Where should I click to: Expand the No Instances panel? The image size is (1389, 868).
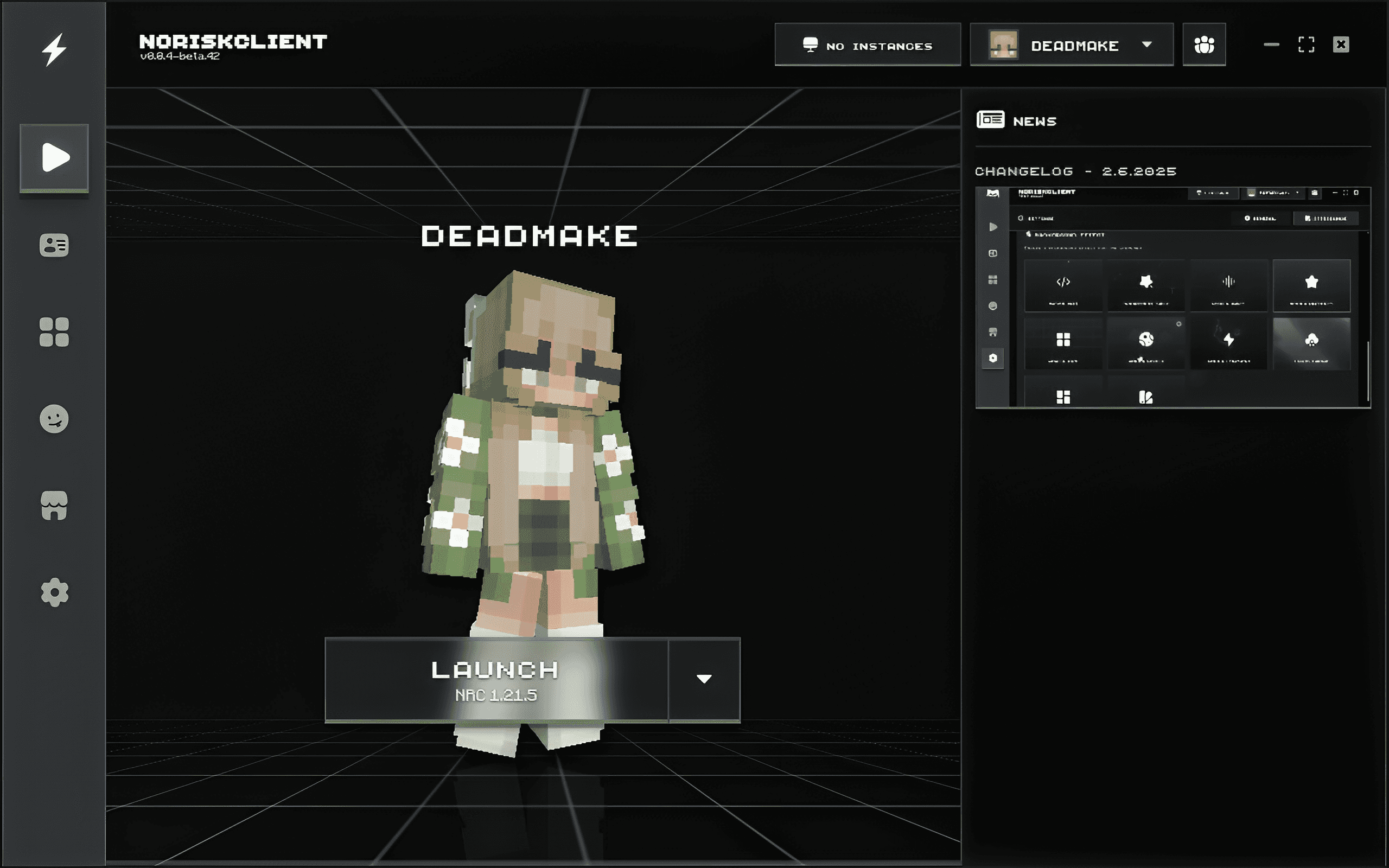click(x=868, y=46)
